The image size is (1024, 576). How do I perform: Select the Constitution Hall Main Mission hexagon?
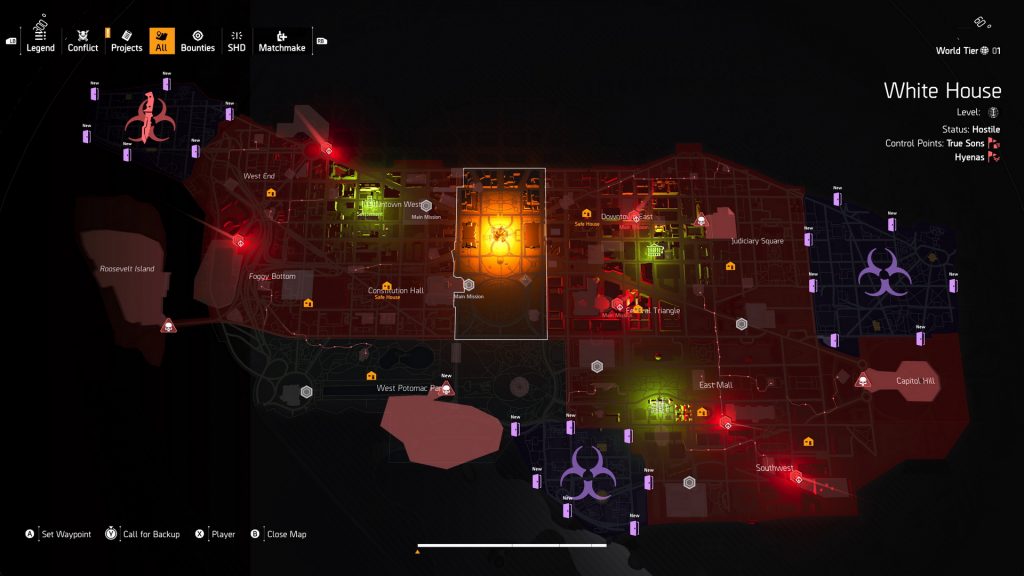click(x=468, y=285)
